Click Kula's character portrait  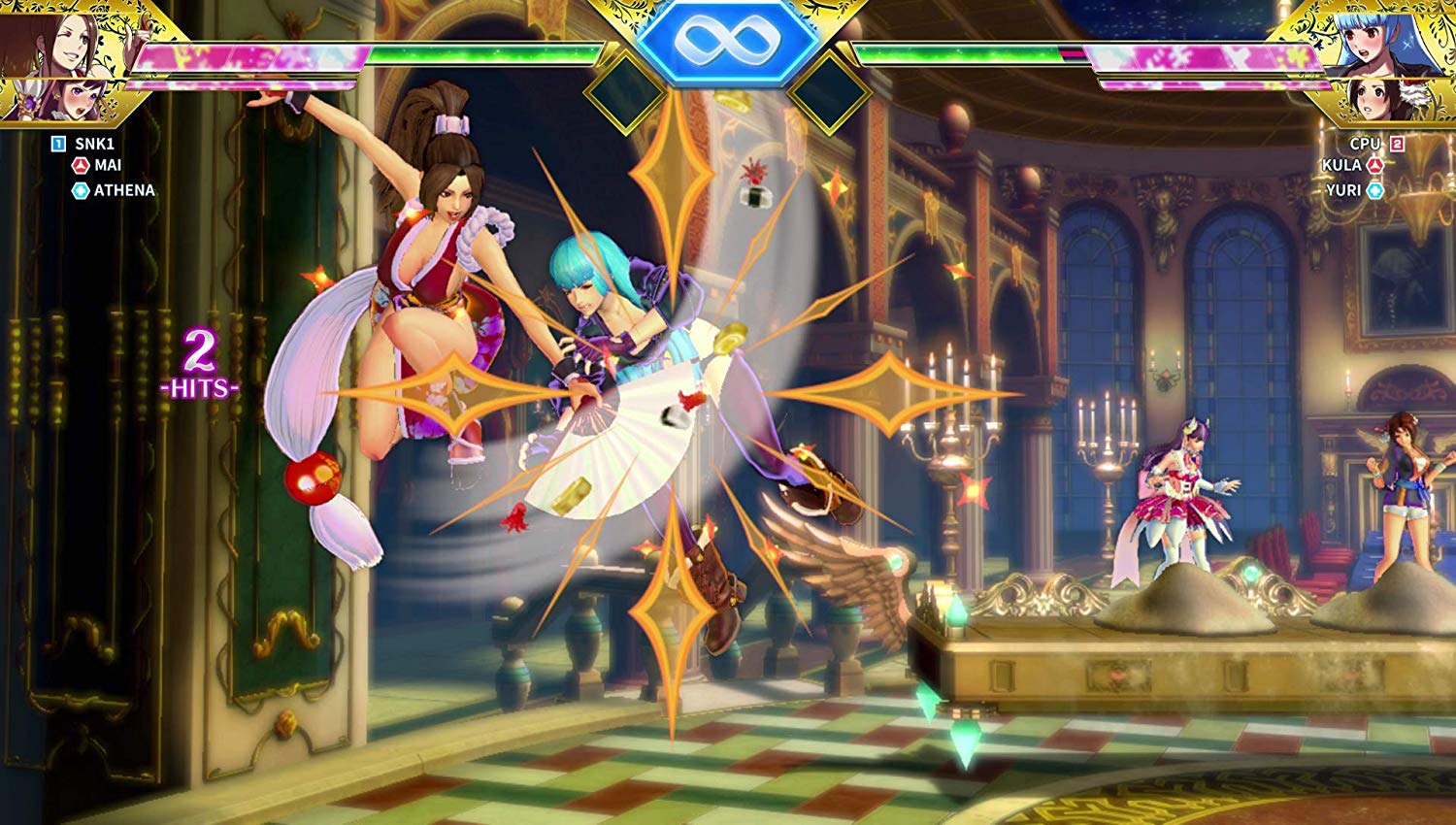[x=1398, y=39]
